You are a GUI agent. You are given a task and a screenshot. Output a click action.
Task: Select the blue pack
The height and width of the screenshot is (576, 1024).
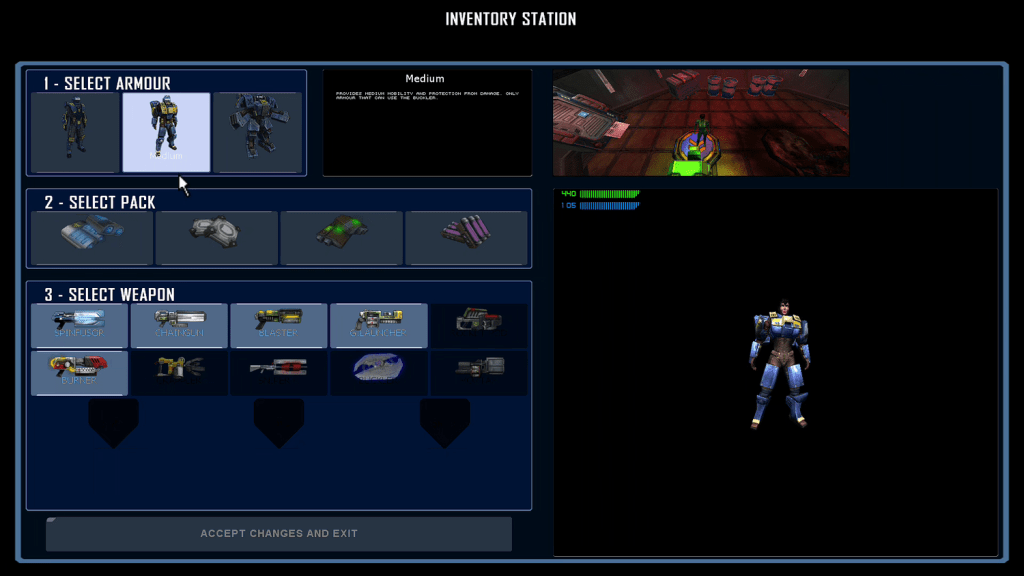[92, 238]
